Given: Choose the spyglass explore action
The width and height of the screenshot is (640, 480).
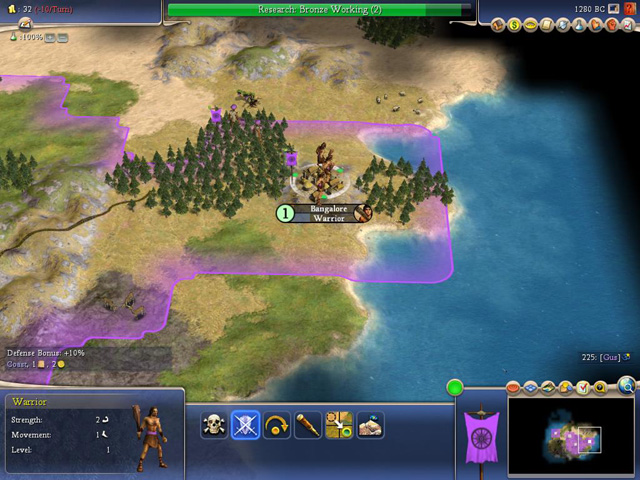Looking at the screenshot, I should point(307,425).
